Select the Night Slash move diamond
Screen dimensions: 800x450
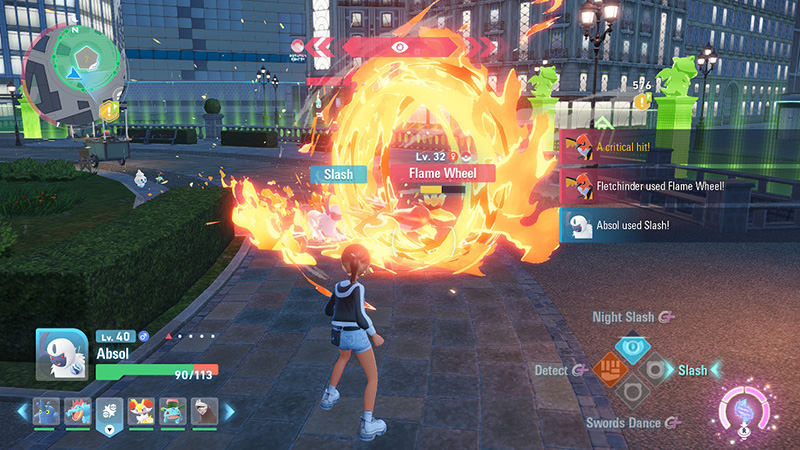click(x=632, y=347)
